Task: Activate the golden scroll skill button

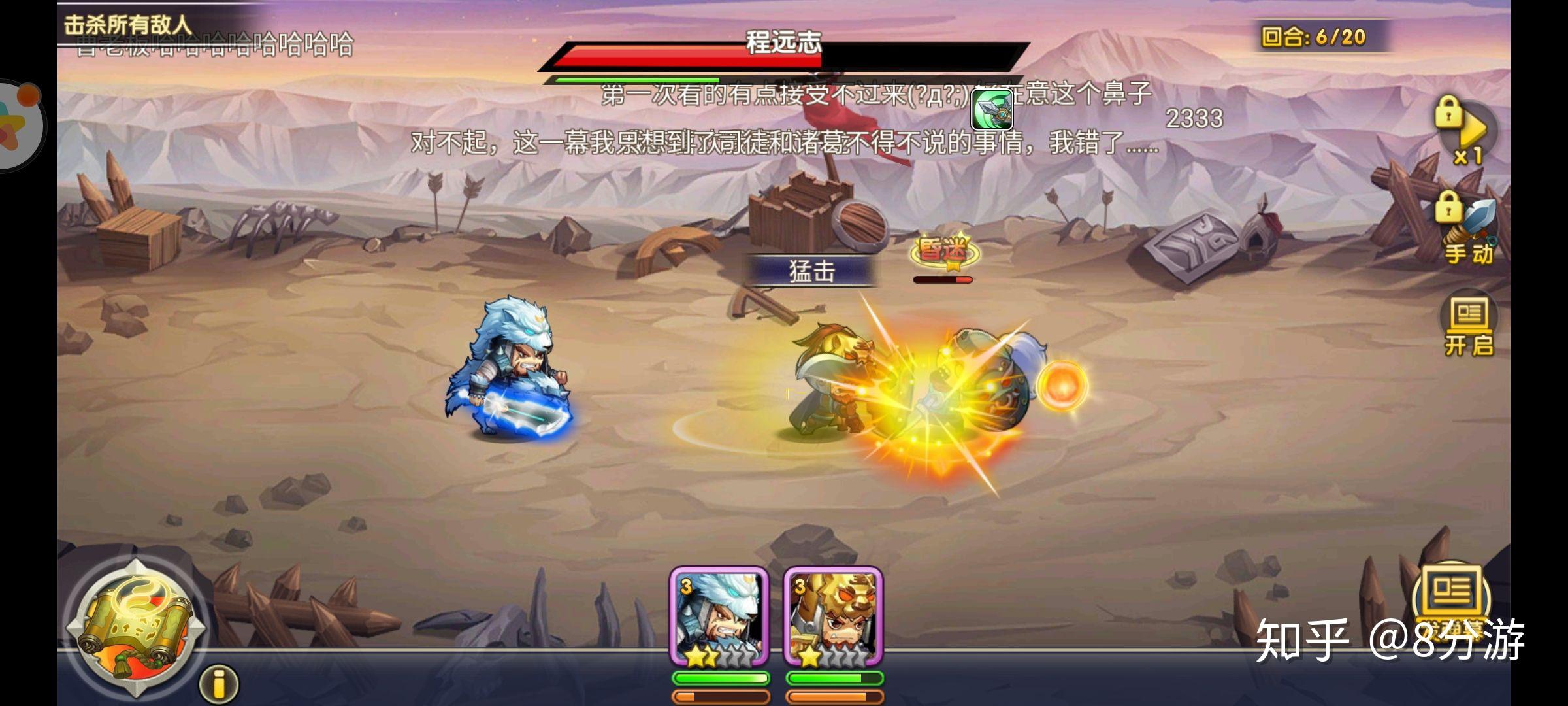Action: [x=135, y=627]
